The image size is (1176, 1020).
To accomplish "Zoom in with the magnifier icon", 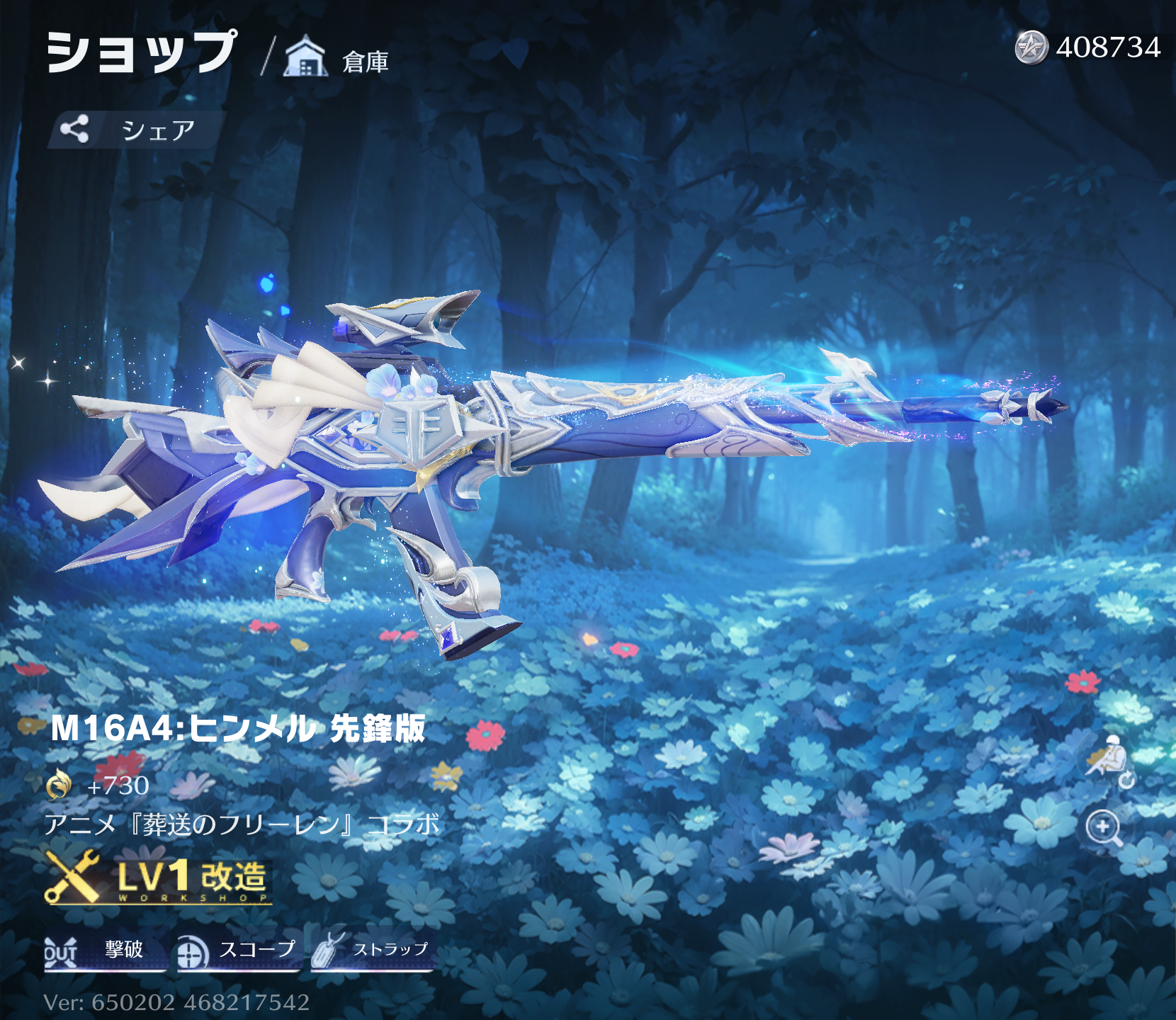I will [x=1103, y=827].
